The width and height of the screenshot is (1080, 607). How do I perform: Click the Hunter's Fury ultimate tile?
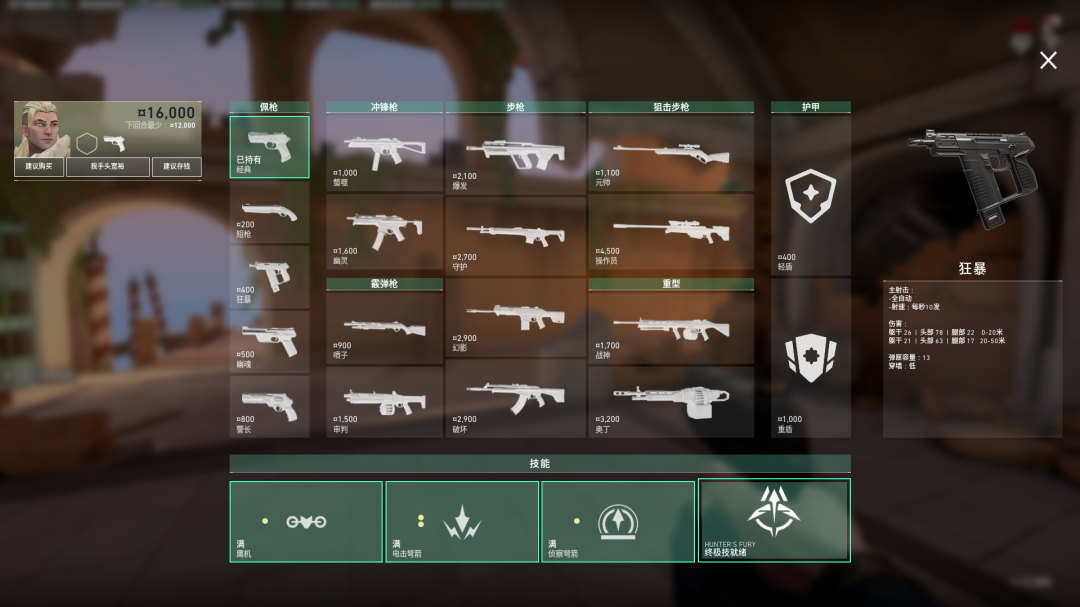coord(774,520)
